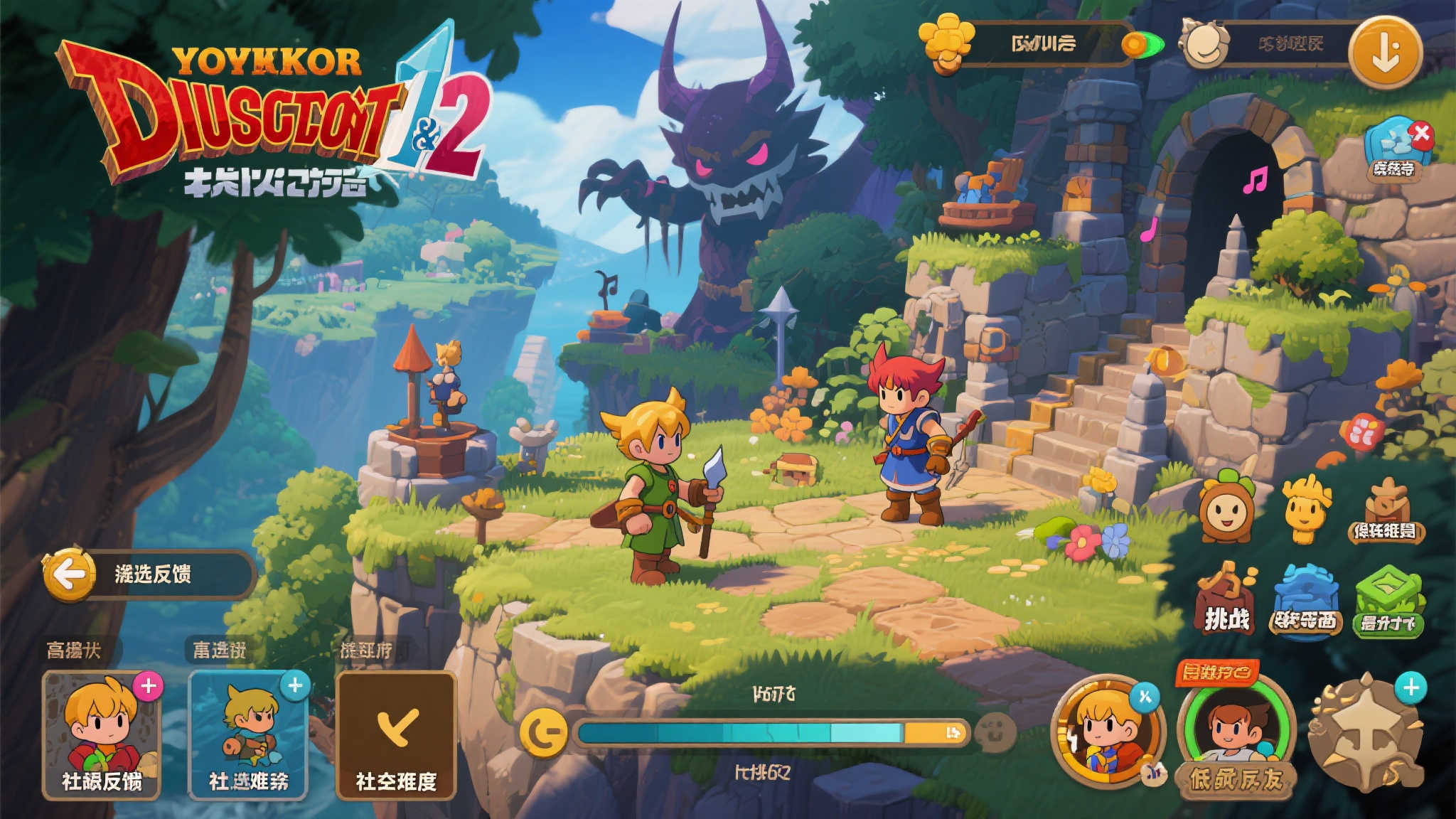This screenshot has height=819, width=1456.
Task: Click the yellow crowned creature icon
Action: click(x=1306, y=508)
